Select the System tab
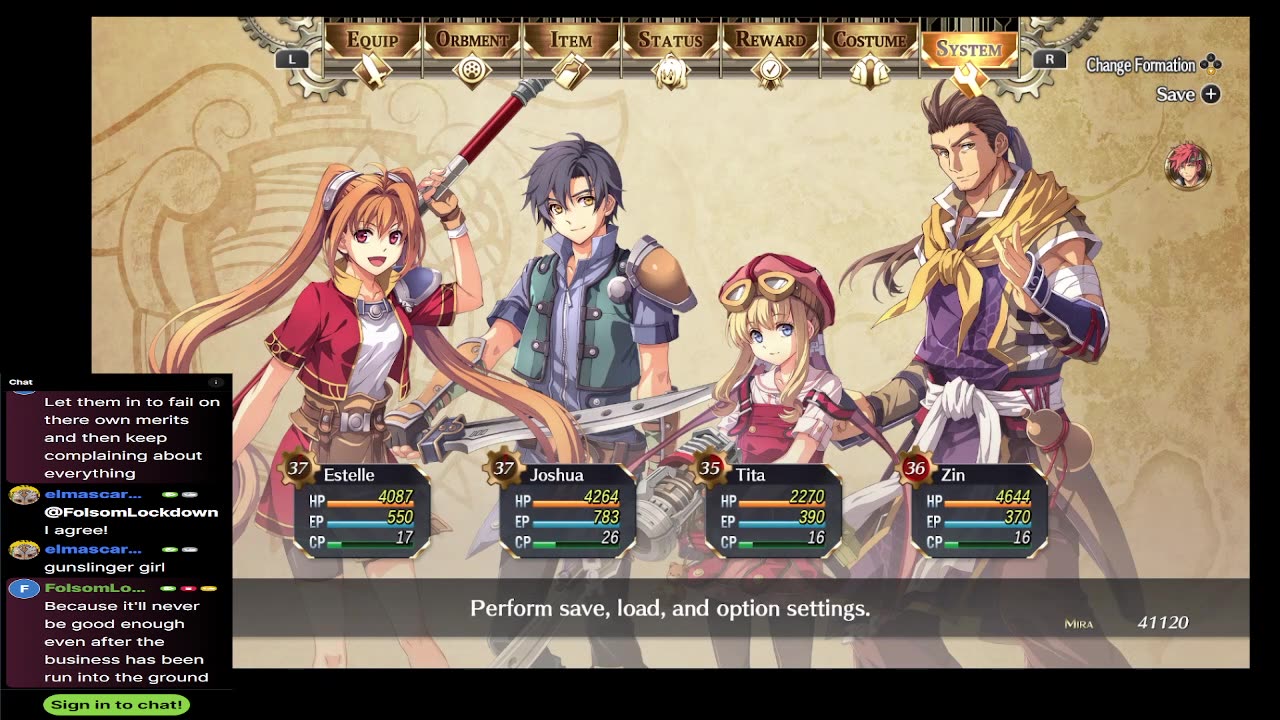The width and height of the screenshot is (1280, 720). [x=968, y=50]
